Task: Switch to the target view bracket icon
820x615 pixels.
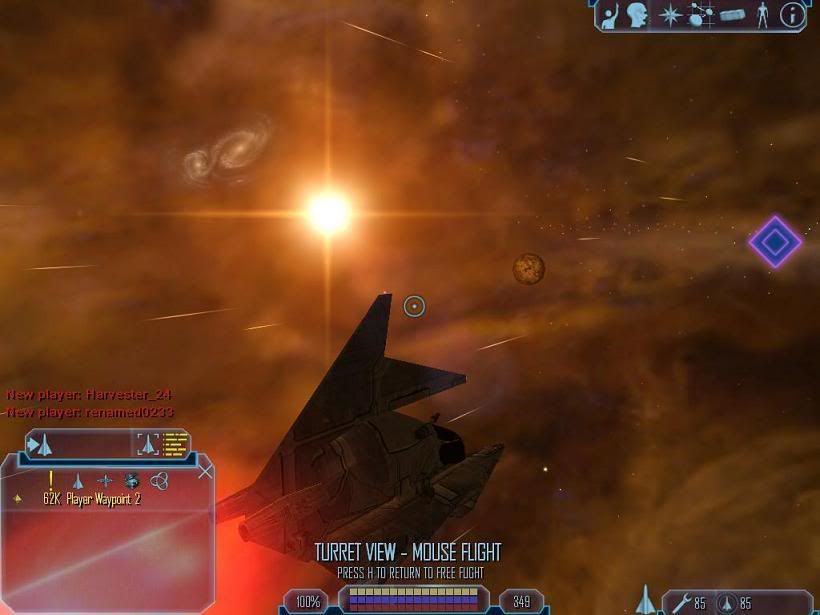Action: coord(148,444)
